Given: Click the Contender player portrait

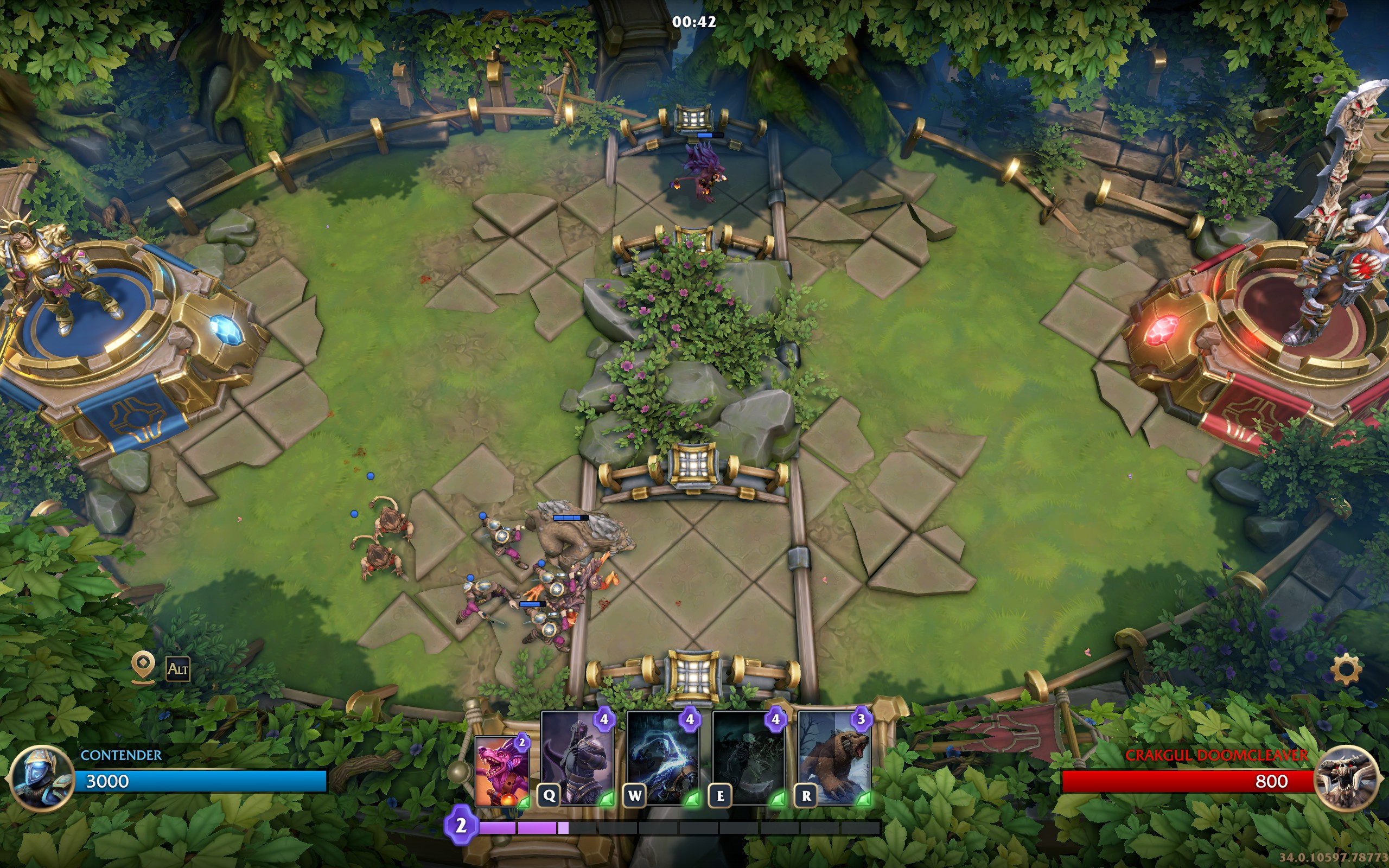Looking at the screenshot, I should point(41,778).
